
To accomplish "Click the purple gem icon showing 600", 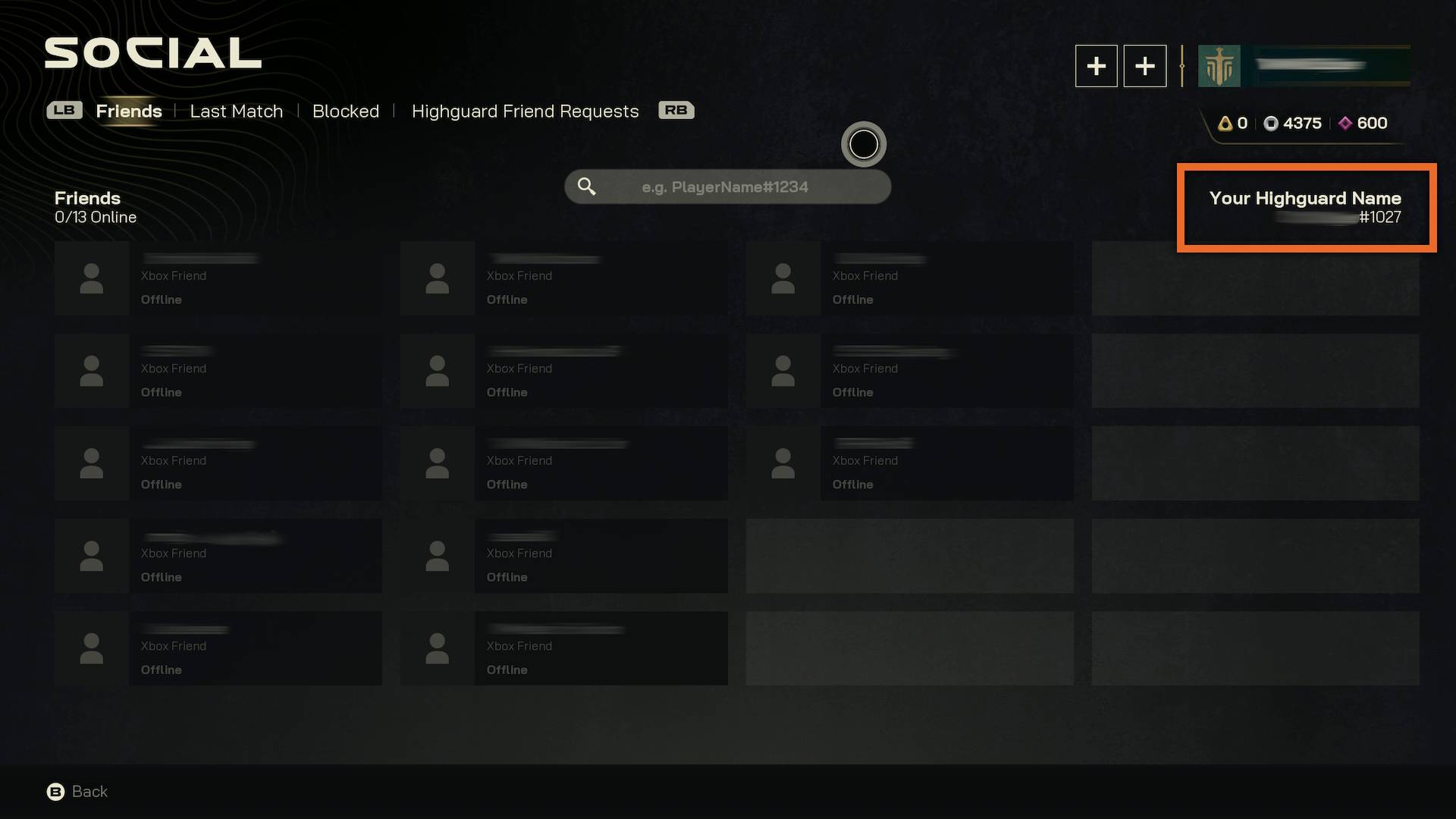I will tap(1345, 123).
